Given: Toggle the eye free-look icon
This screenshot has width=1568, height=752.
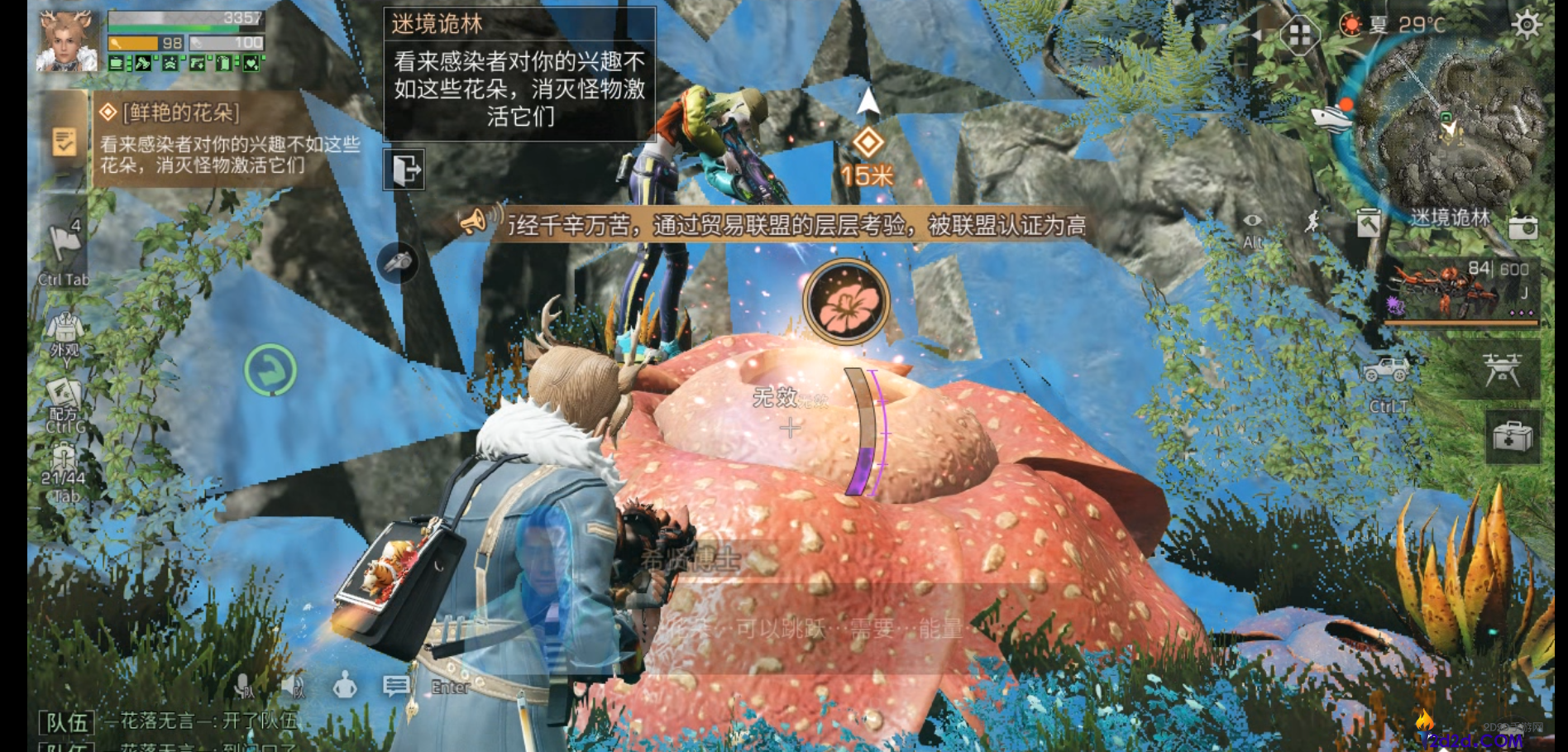Looking at the screenshot, I should (1253, 222).
